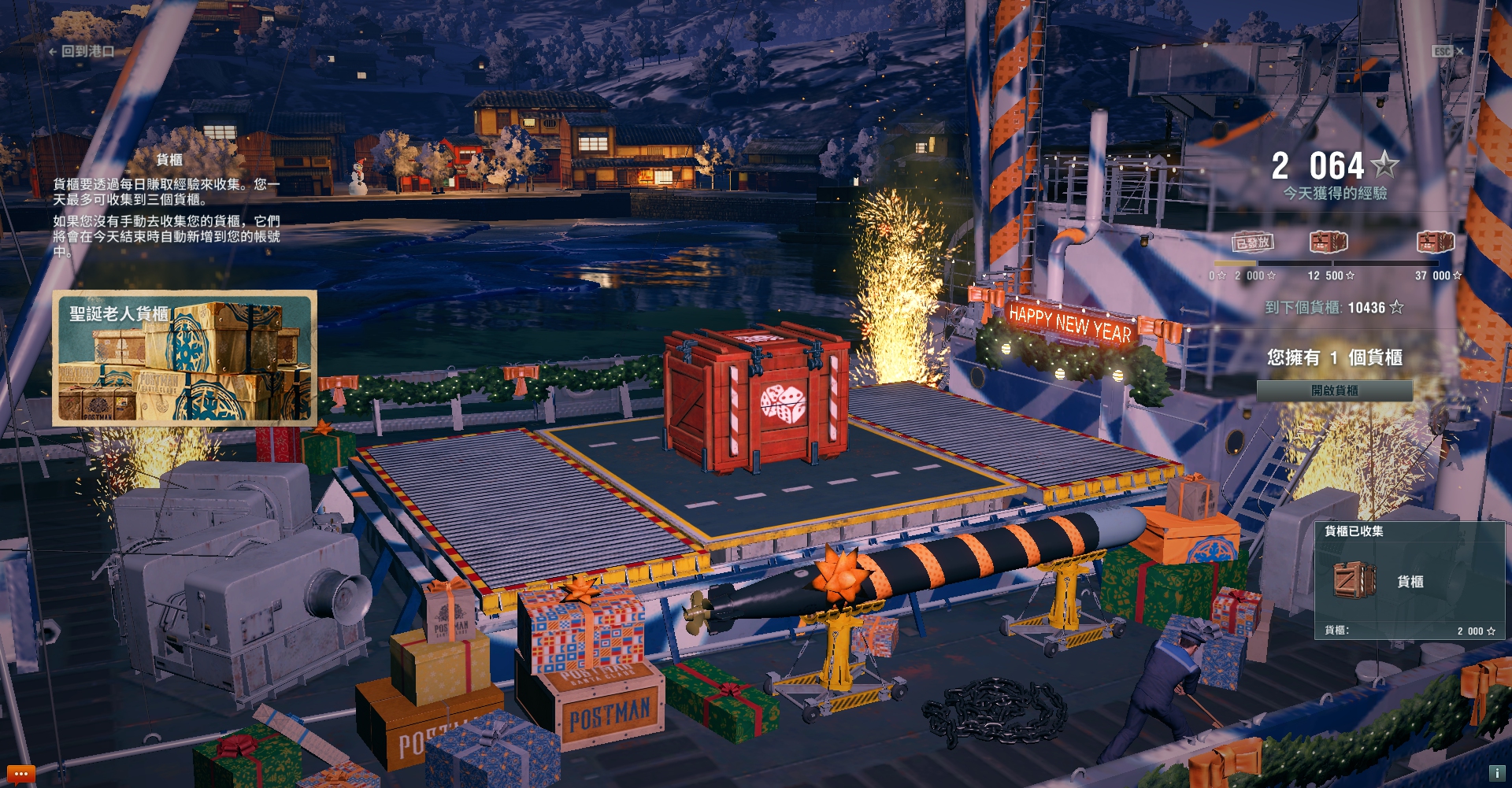
Task: Close the container screen with ESC X
Action: pyautogui.click(x=1448, y=51)
